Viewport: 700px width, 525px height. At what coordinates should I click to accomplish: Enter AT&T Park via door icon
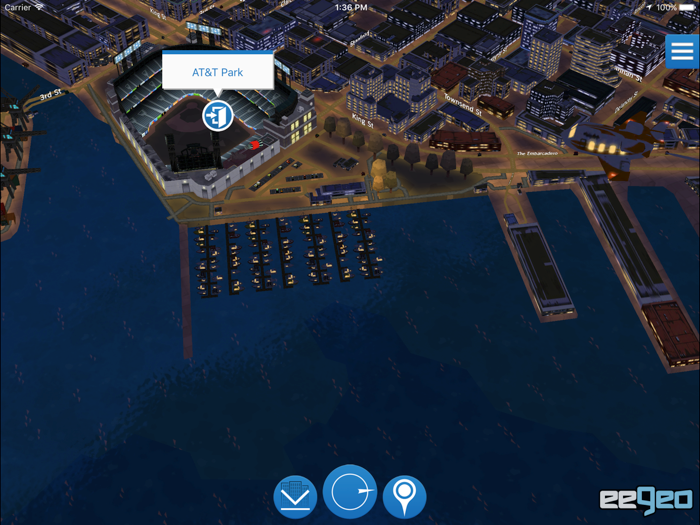(x=217, y=115)
